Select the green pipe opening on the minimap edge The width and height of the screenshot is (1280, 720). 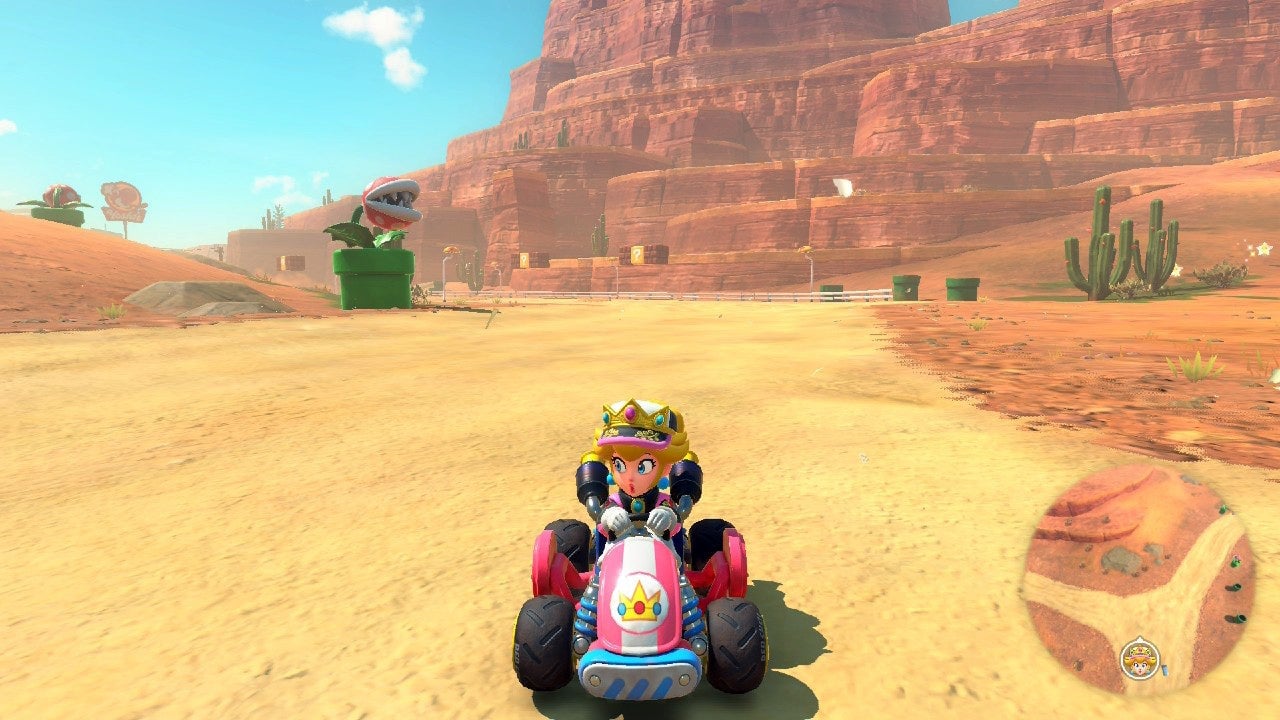1235,588
